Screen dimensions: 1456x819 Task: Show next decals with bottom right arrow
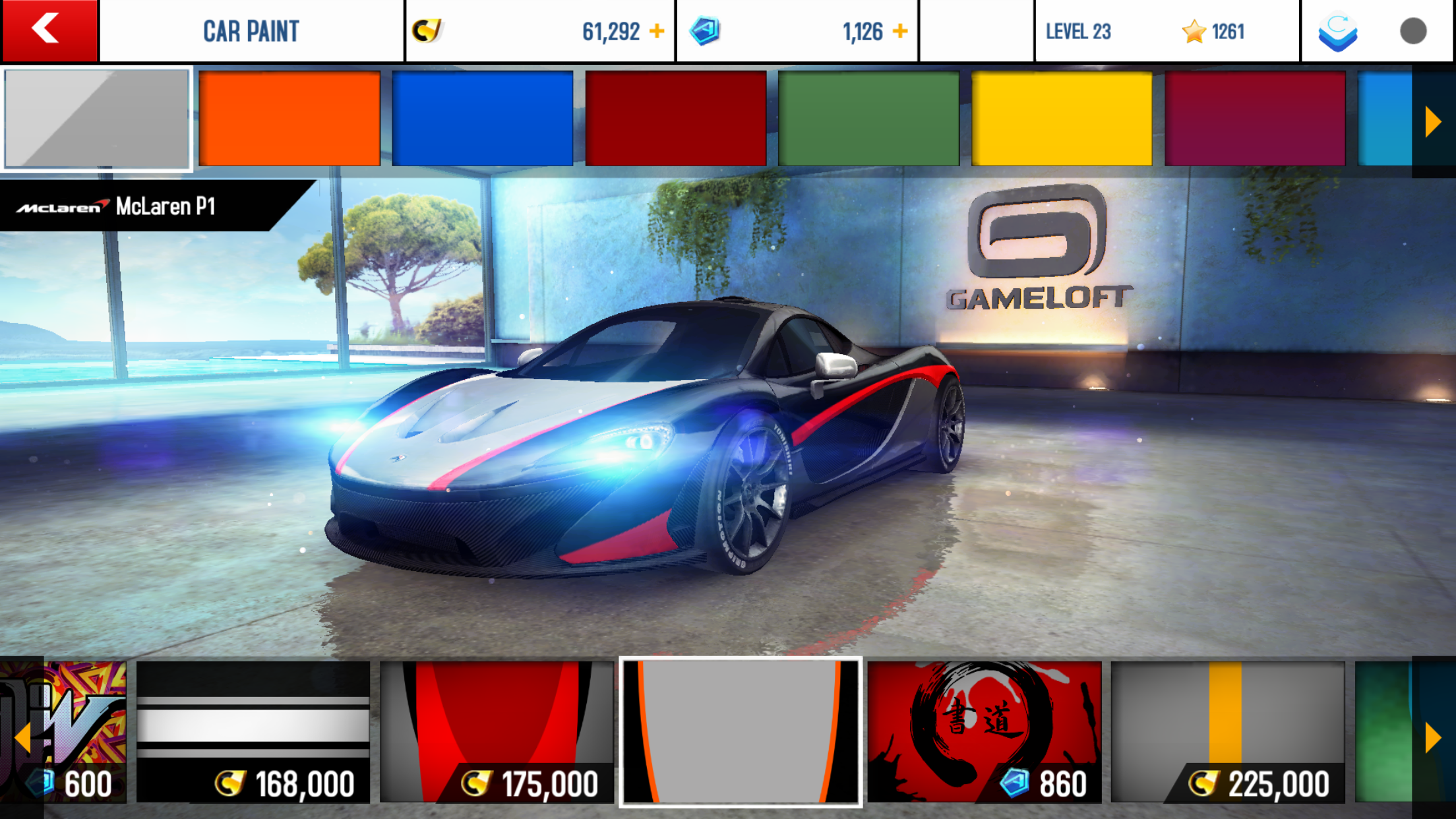[1432, 737]
